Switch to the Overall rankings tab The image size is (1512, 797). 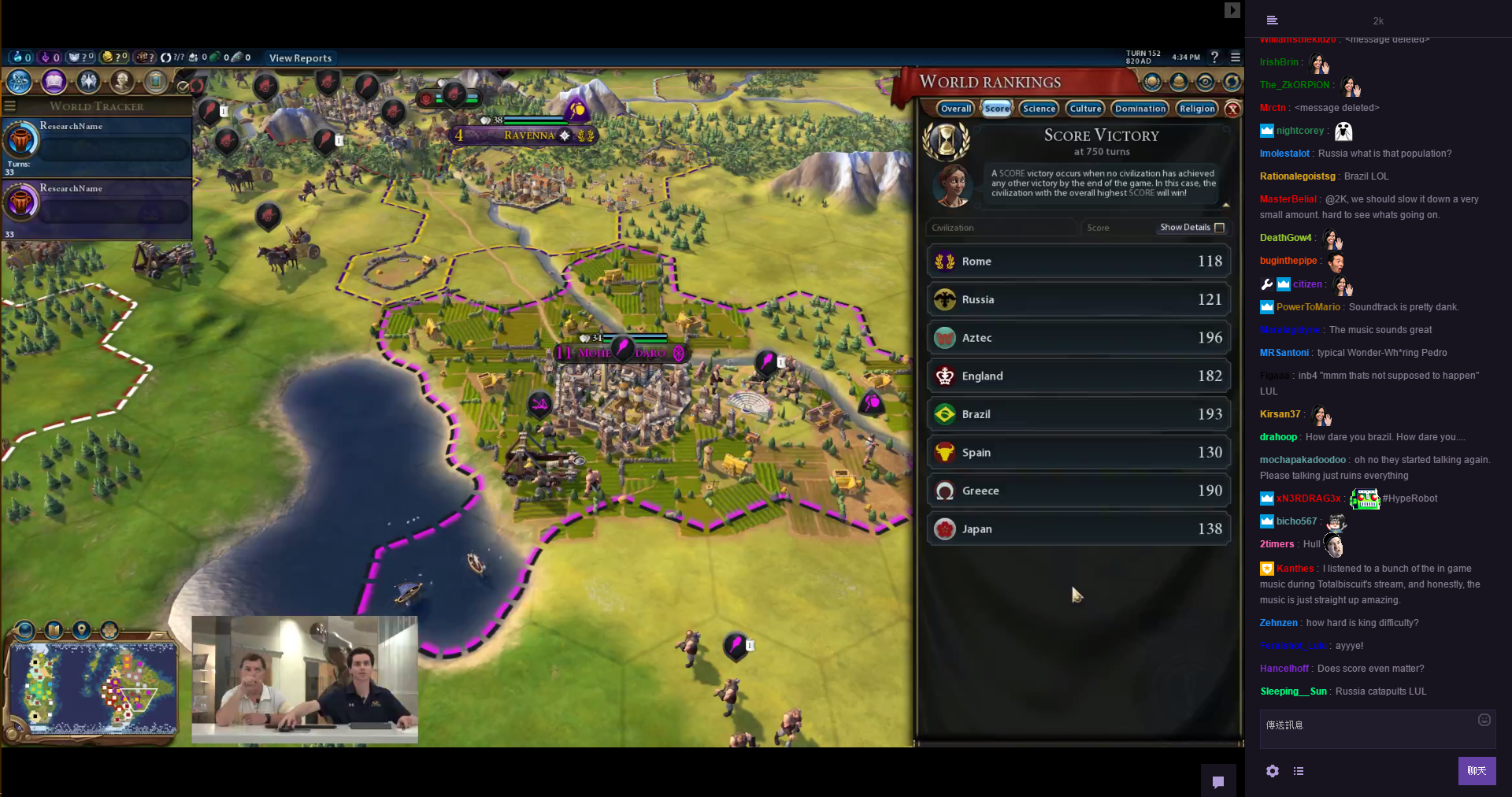point(956,109)
